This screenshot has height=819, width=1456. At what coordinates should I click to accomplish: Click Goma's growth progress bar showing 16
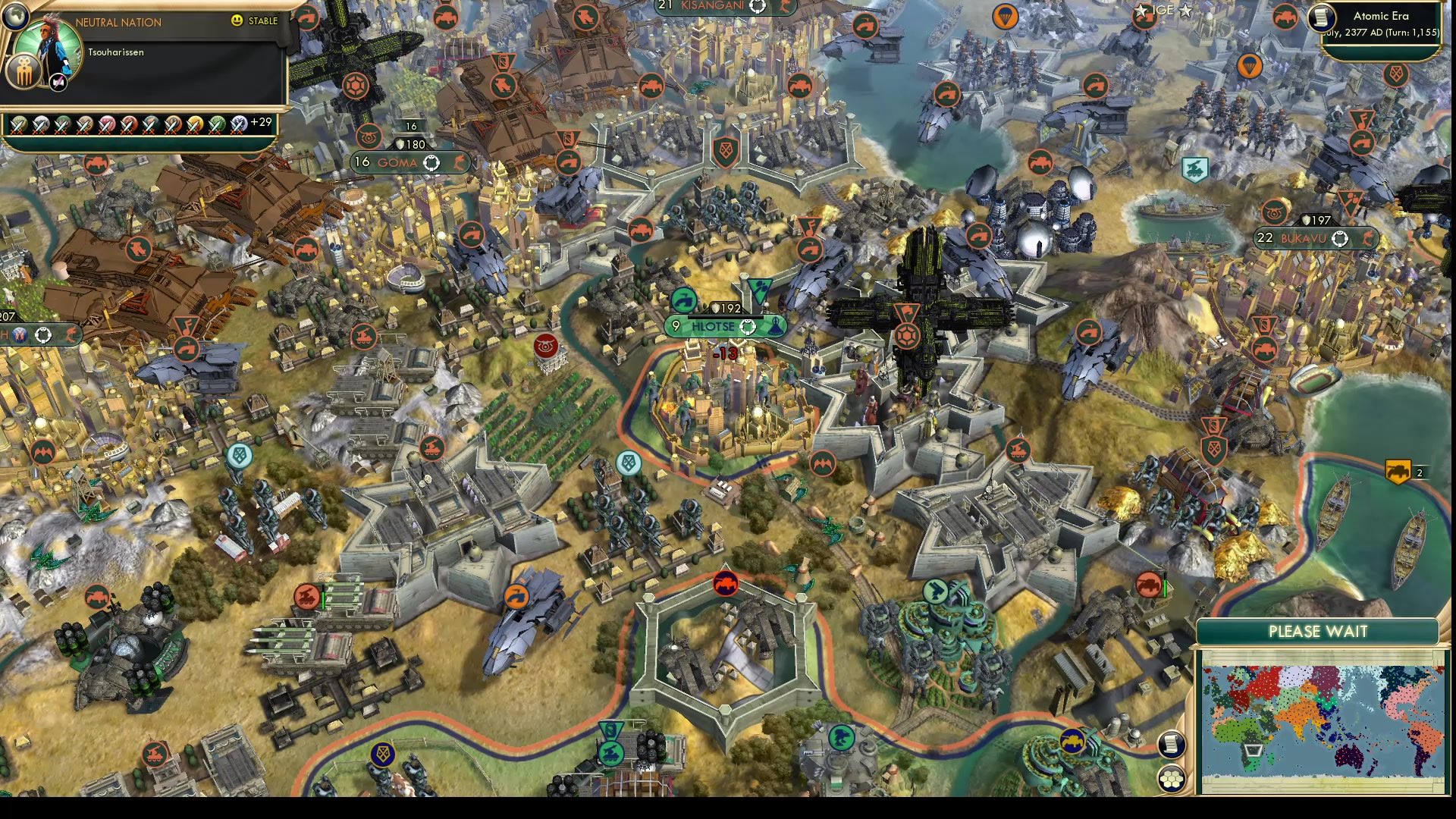click(x=410, y=126)
